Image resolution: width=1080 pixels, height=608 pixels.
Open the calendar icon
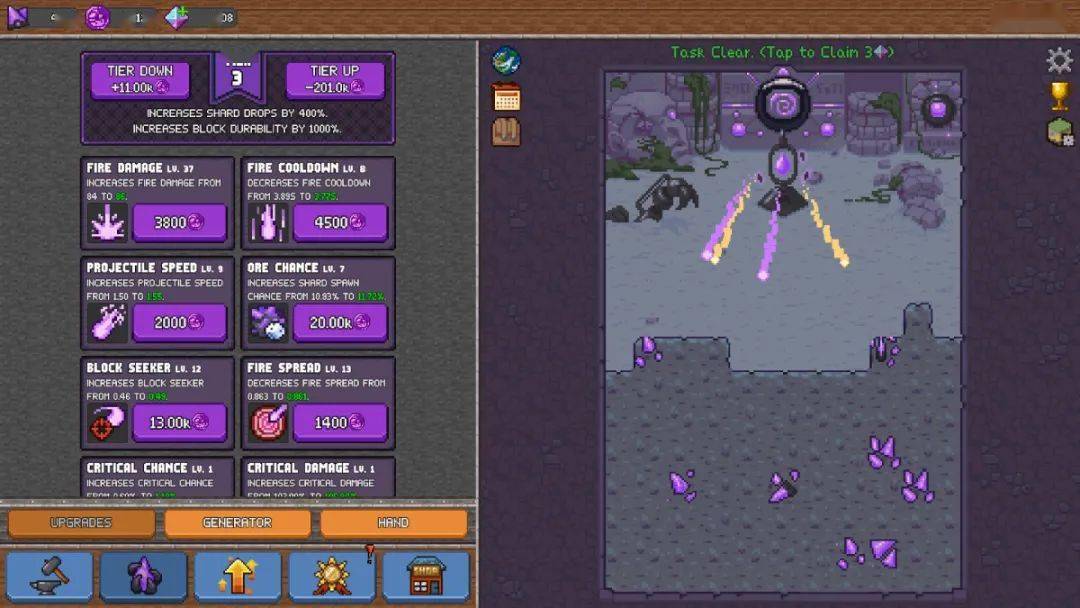[506, 97]
